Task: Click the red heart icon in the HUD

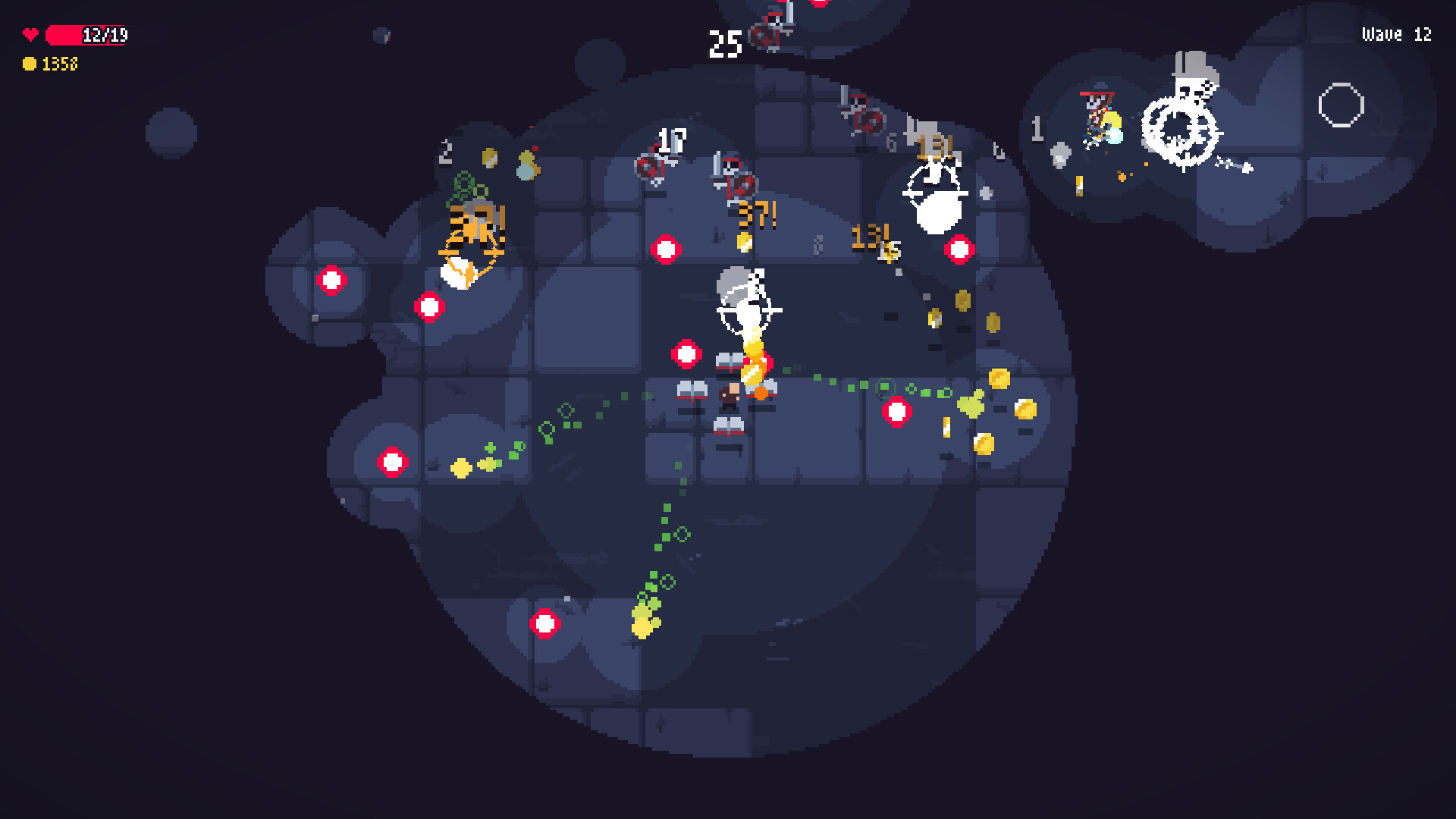Action: point(30,33)
